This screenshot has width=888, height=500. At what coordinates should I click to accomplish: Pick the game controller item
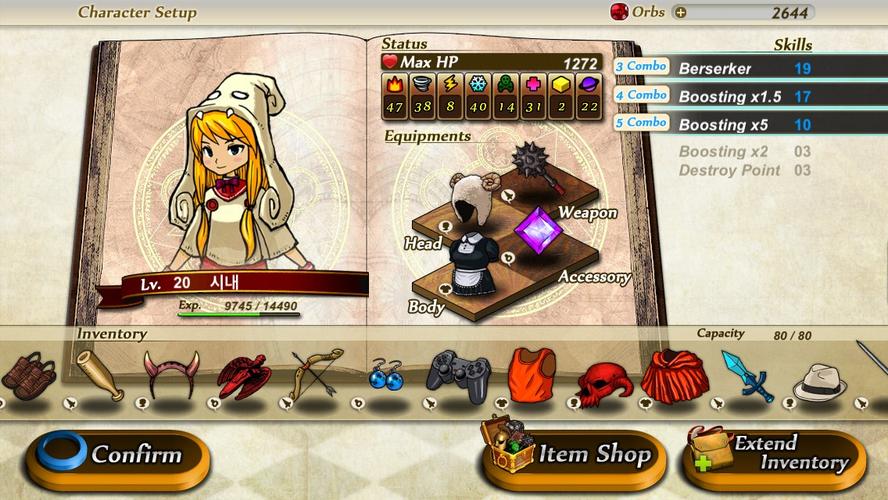click(458, 374)
